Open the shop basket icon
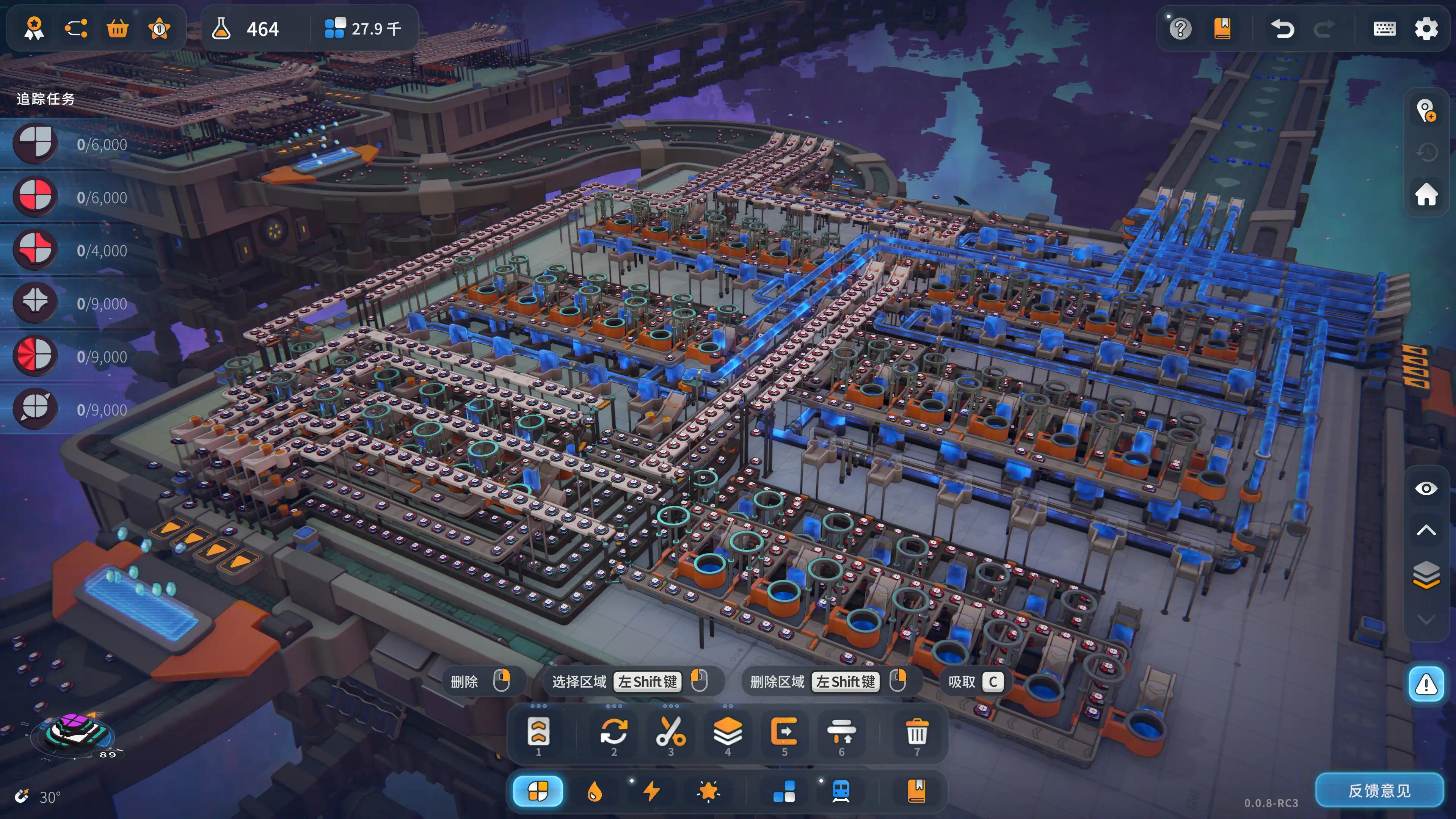This screenshot has height=819, width=1456. (x=118, y=28)
